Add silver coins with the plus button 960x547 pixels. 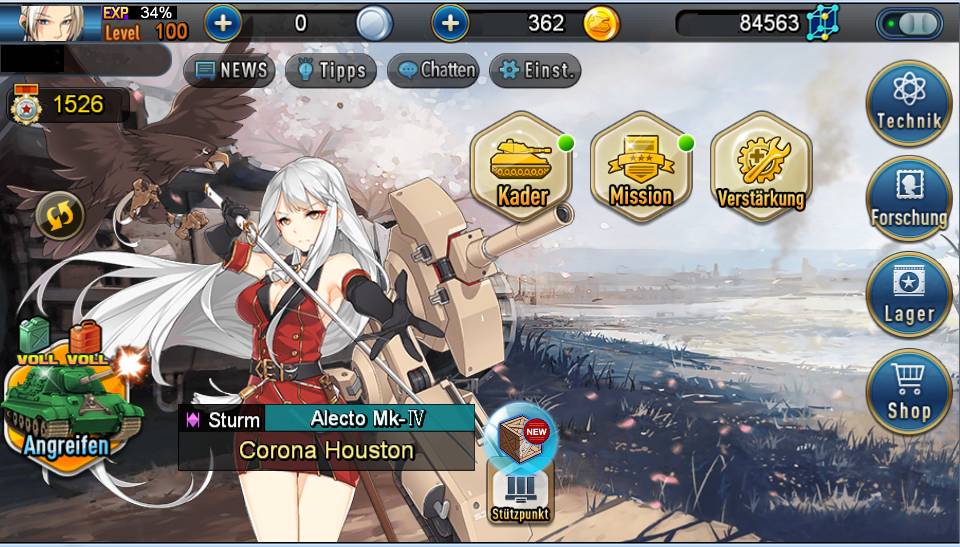pos(222,23)
